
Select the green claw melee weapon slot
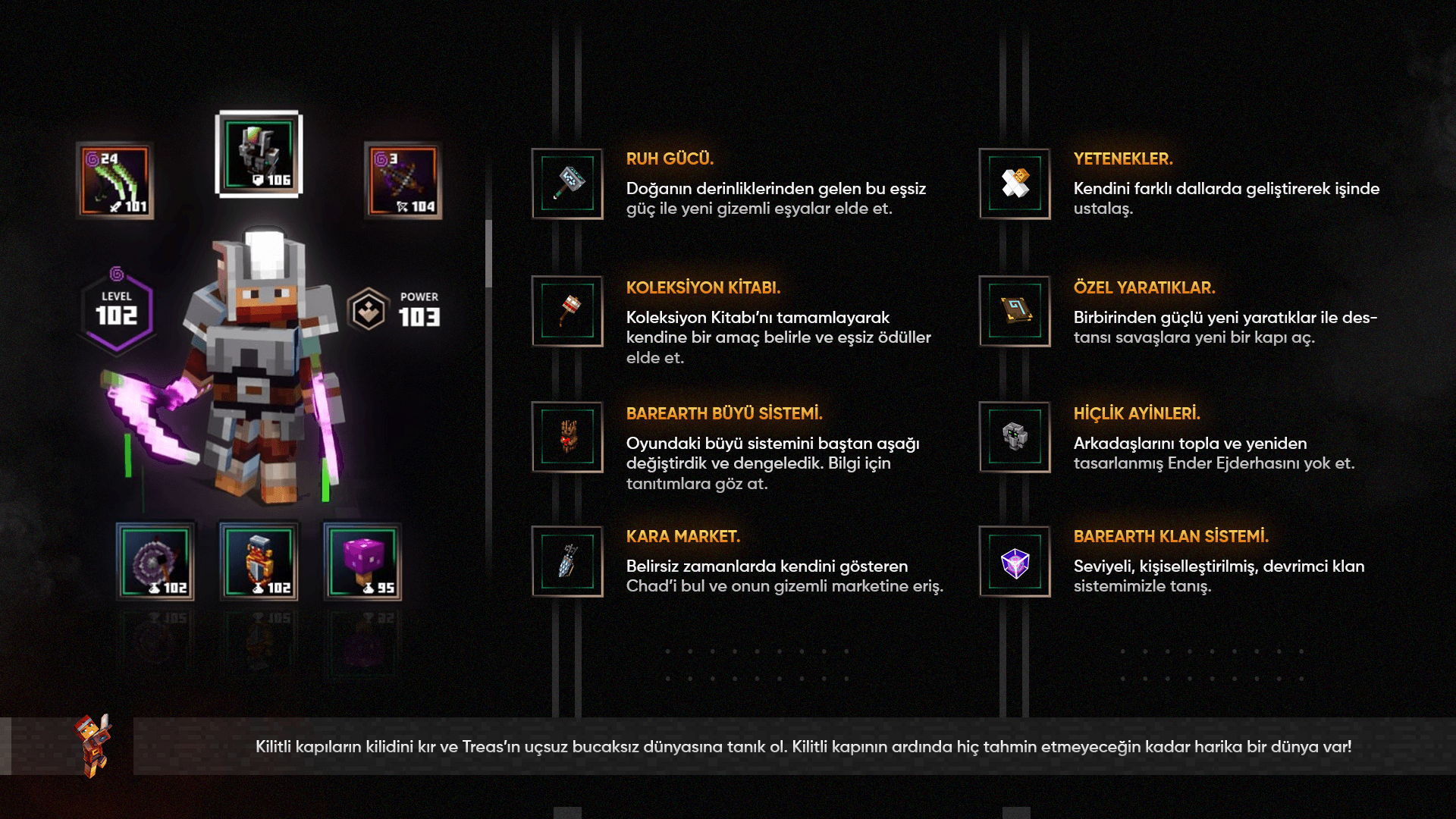(x=115, y=181)
